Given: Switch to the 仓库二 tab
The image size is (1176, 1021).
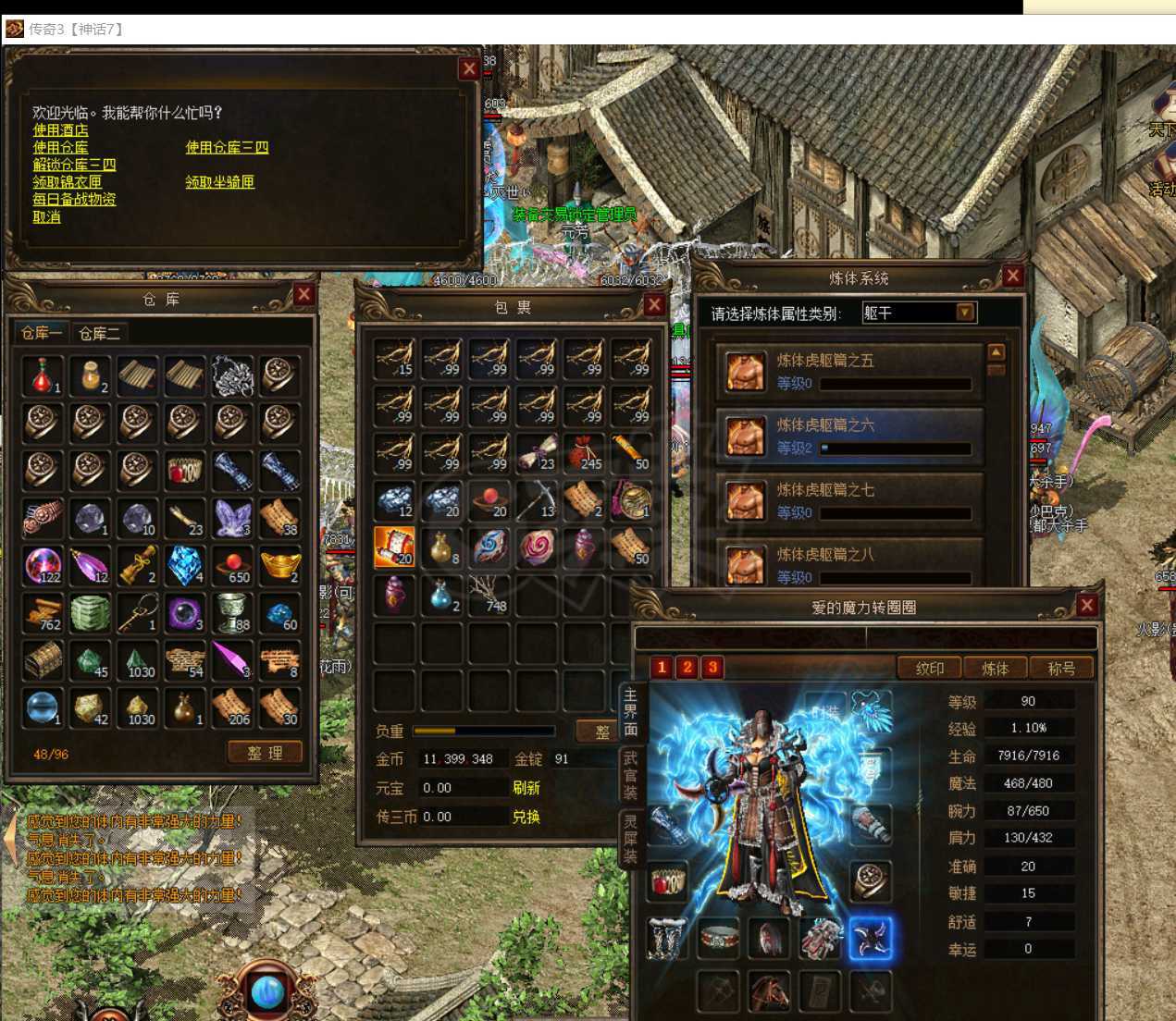Looking at the screenshot, I should 99,333.
